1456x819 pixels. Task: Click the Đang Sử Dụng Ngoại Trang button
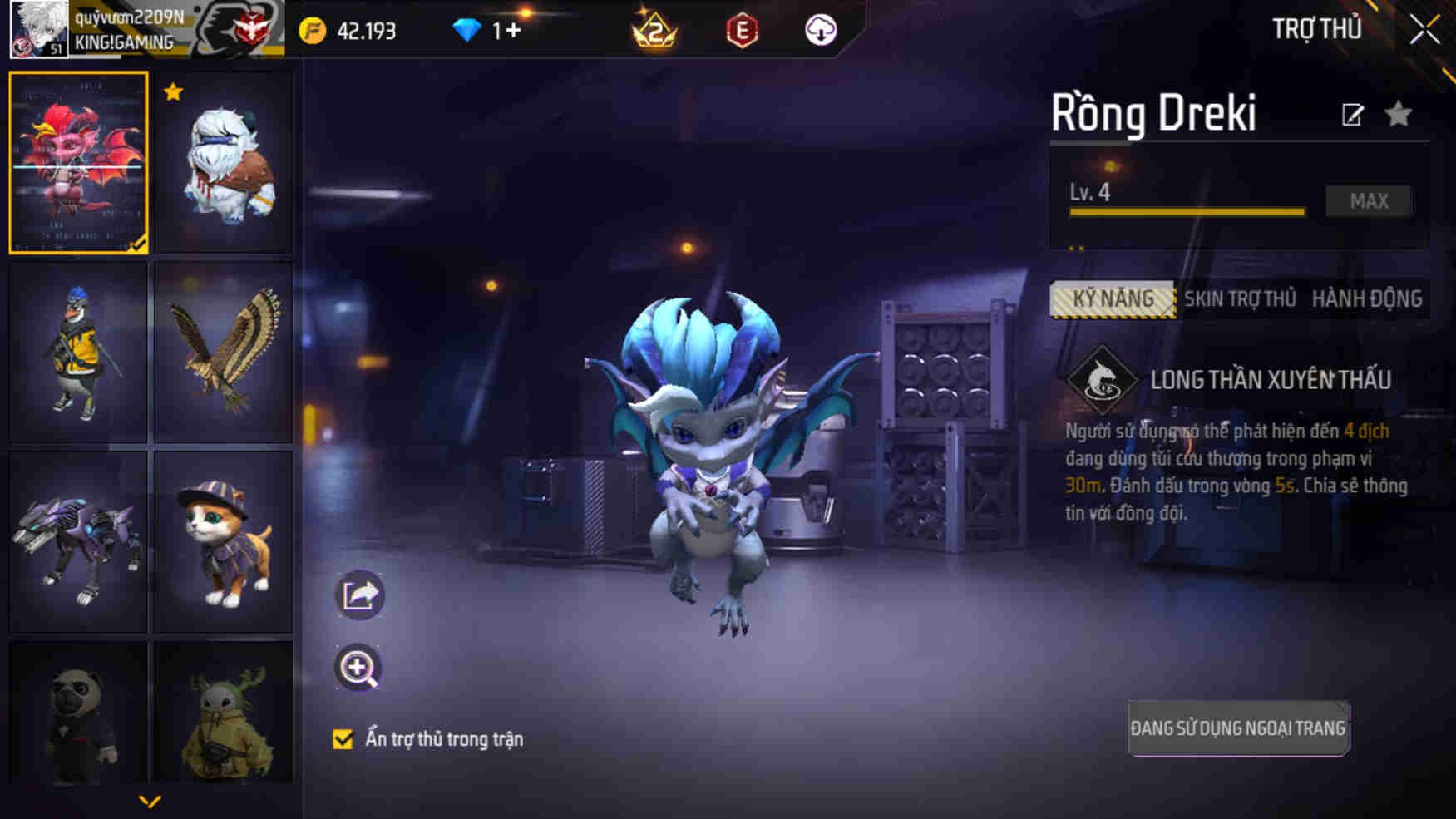(1238, 728)
